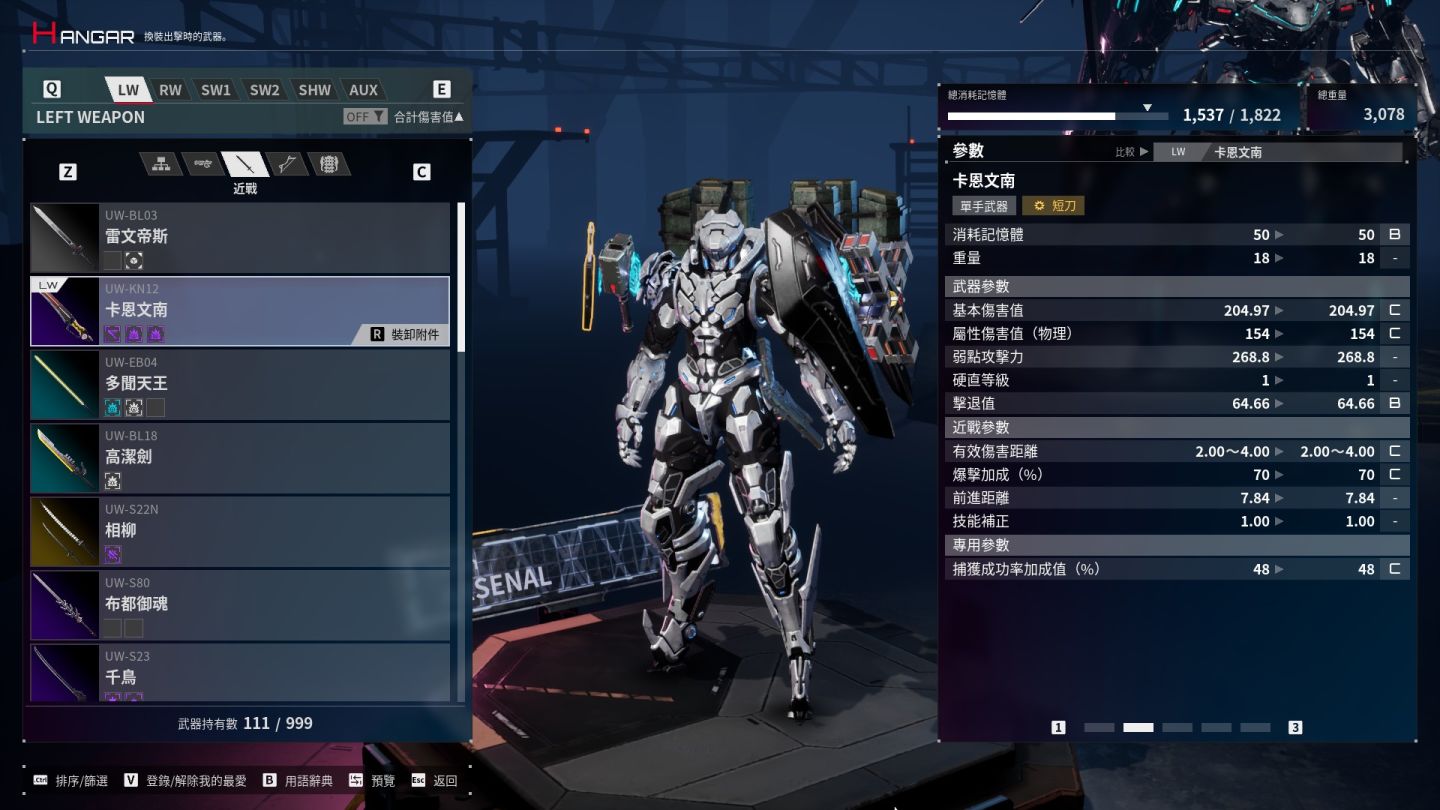
Task: Select the 近戰 melee category icon
Action: click(x=245, y=165)
